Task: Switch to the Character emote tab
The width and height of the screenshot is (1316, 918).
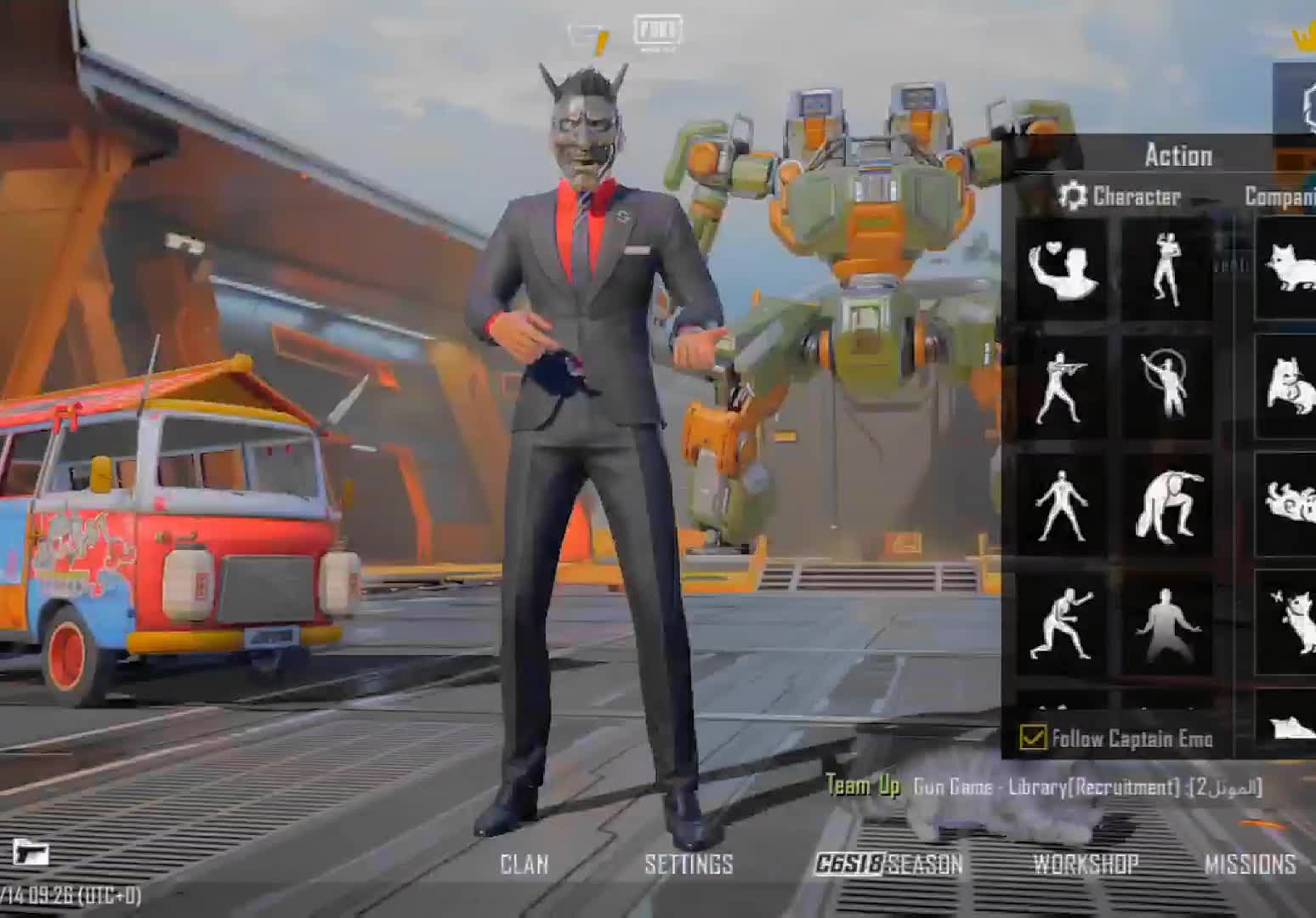Action: (x=1120, y=196)
